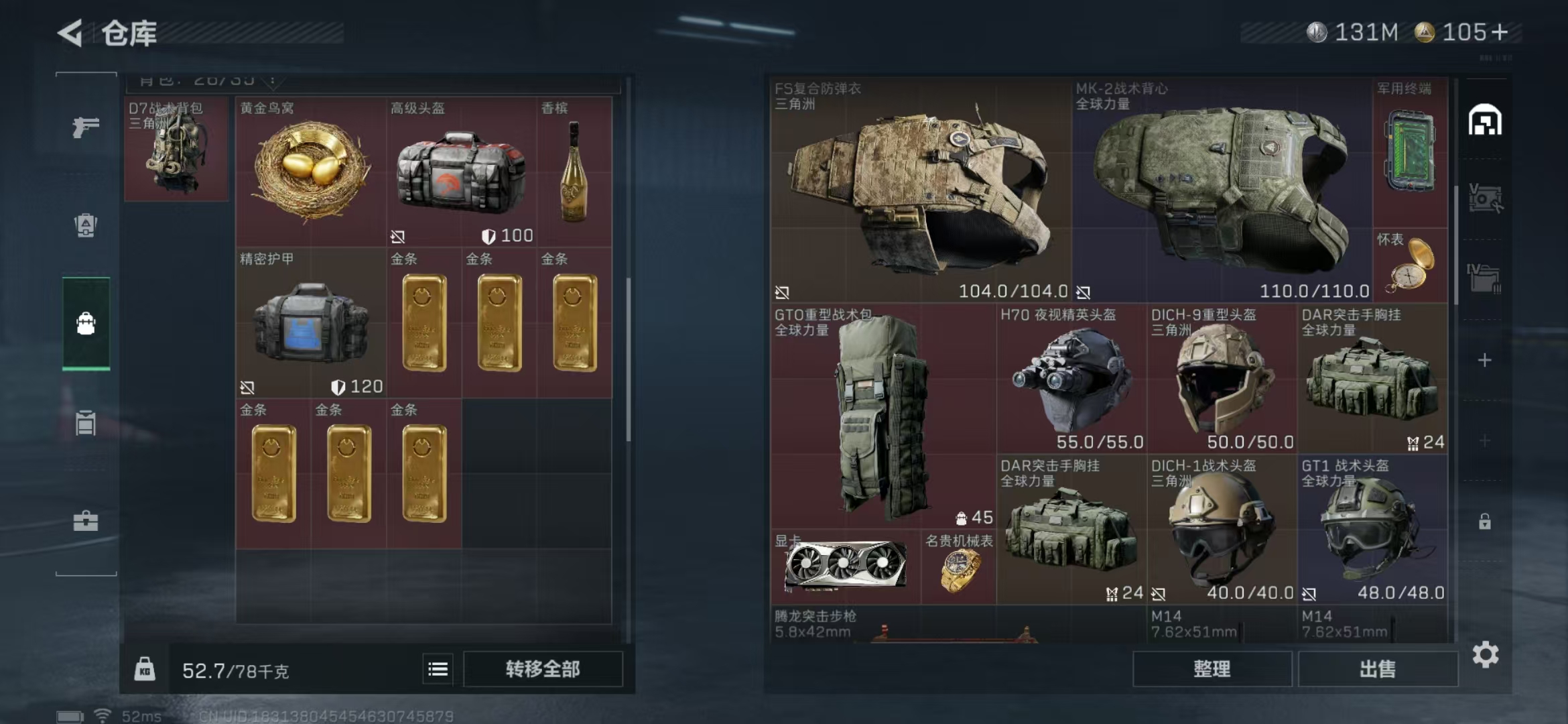
Task: Select the MK-2战术背心 vest
Action: coord(1221,189)
